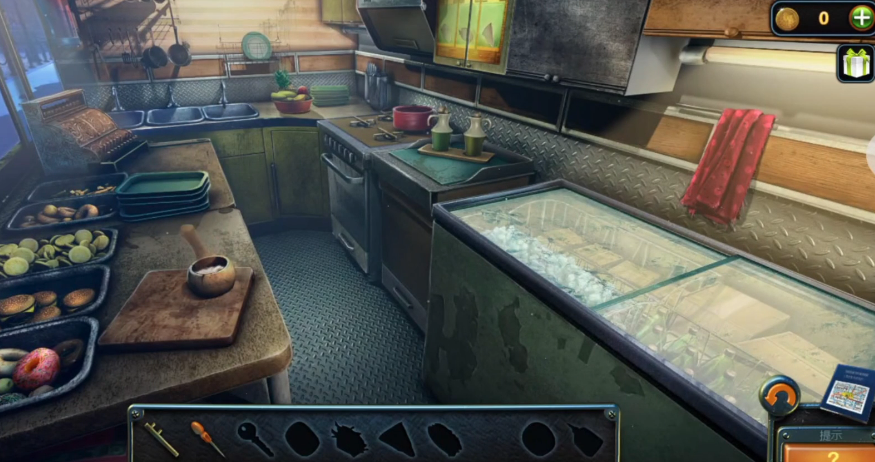Screen dimensions: 875x462
Task: Pick the orange screwdriver from the inventory
Action: click(x=207, y=437)
